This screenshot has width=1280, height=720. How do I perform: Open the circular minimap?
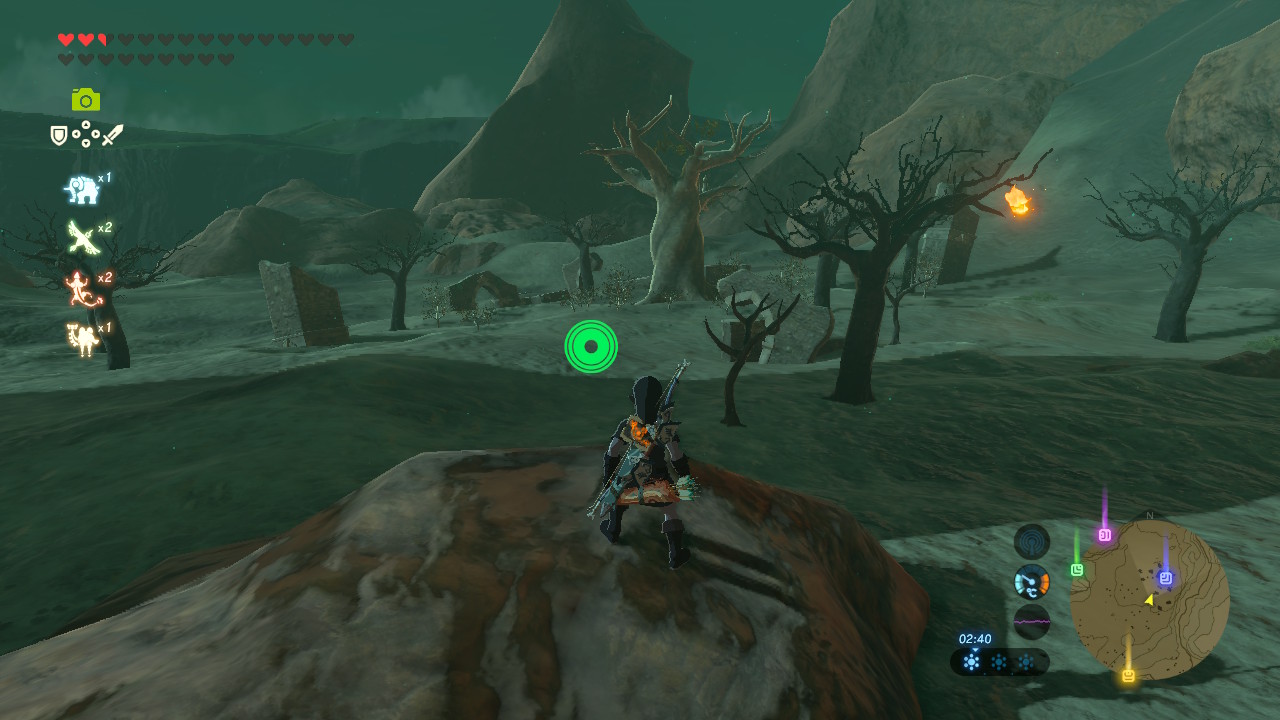[1149, 600]
